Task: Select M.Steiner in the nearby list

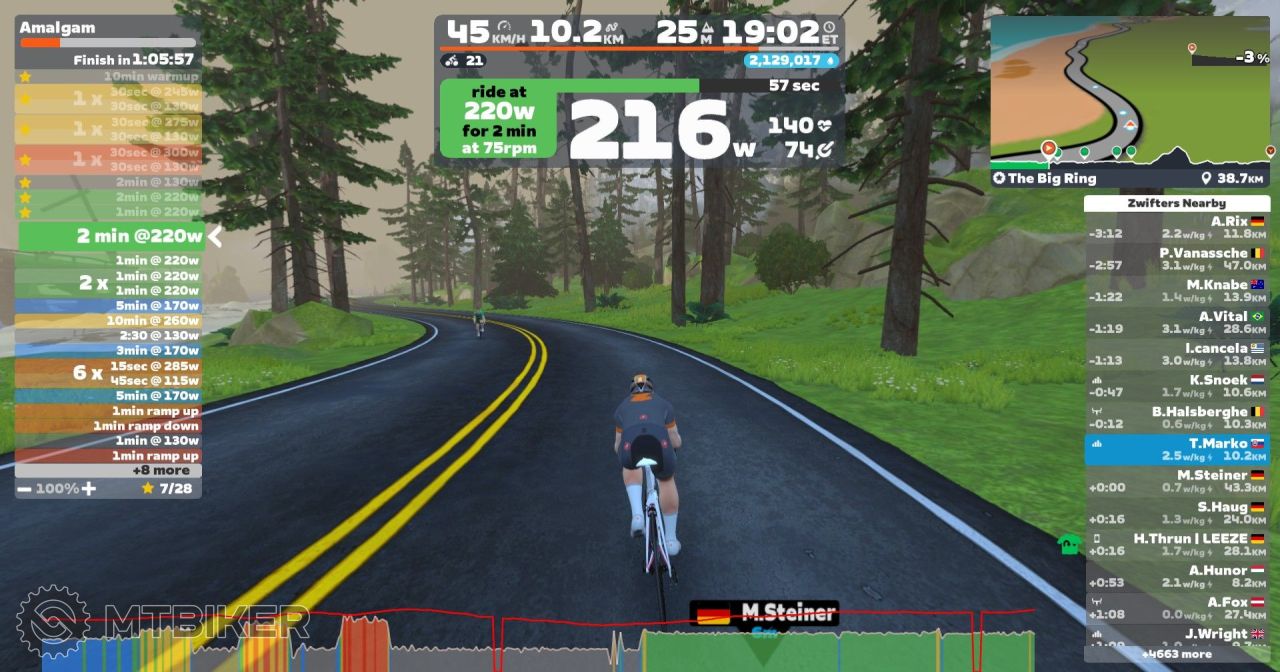Action: pyautogui.click(x=1176, y=481)
